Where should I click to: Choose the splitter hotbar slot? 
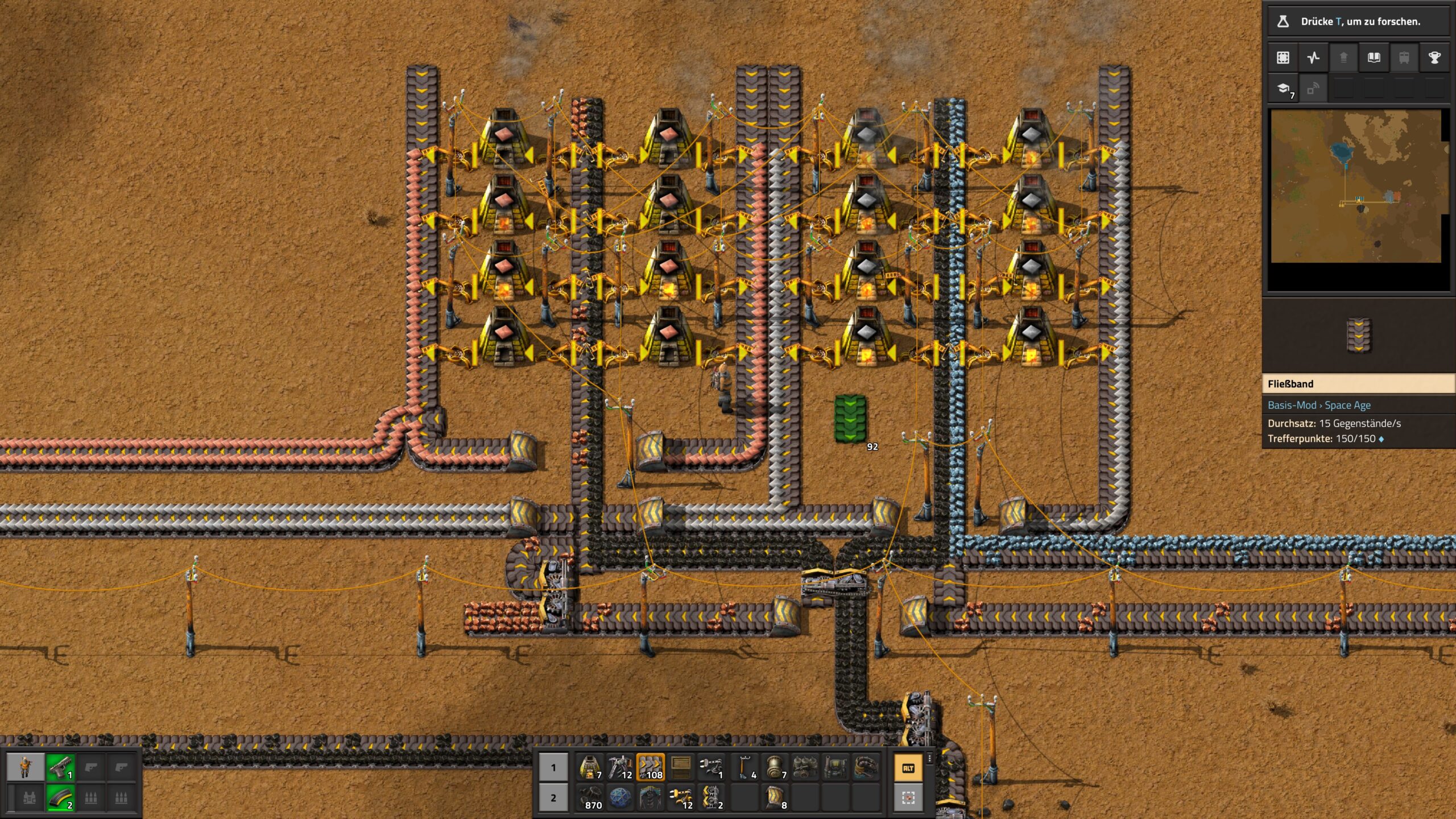point(710,797)
